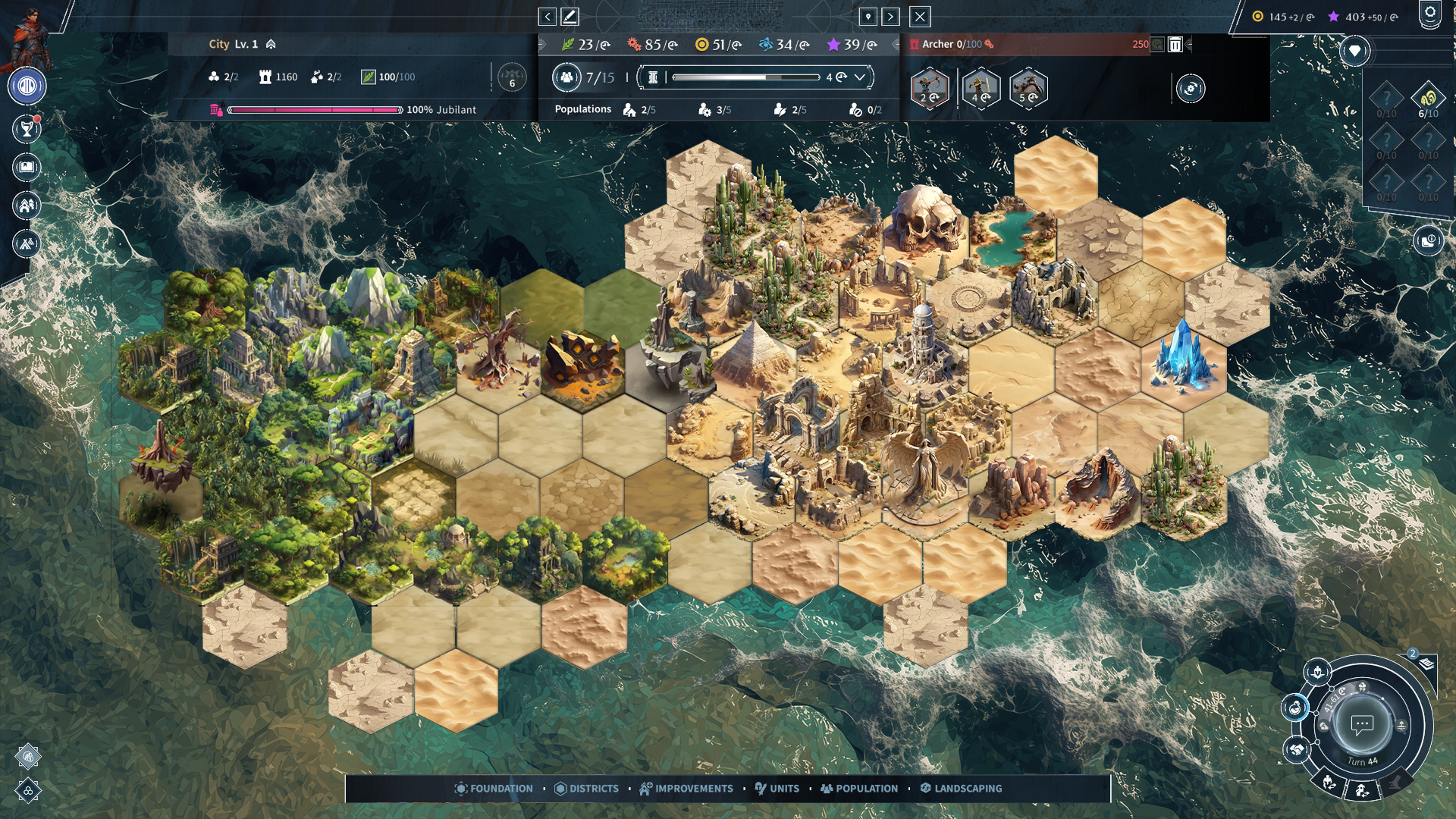Open the Foundation tab

coord(494,789)
